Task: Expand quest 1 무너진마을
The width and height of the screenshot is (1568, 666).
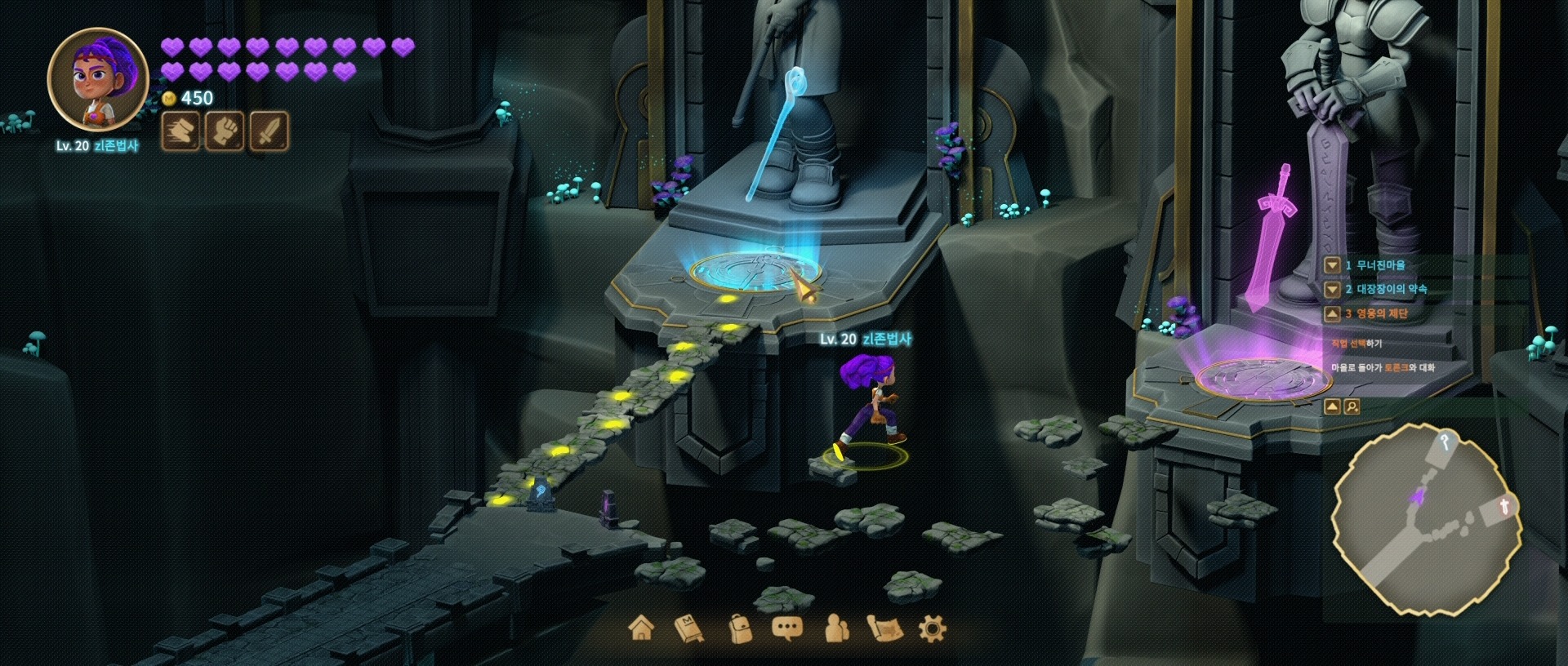Action: (x=1332, y=265)
